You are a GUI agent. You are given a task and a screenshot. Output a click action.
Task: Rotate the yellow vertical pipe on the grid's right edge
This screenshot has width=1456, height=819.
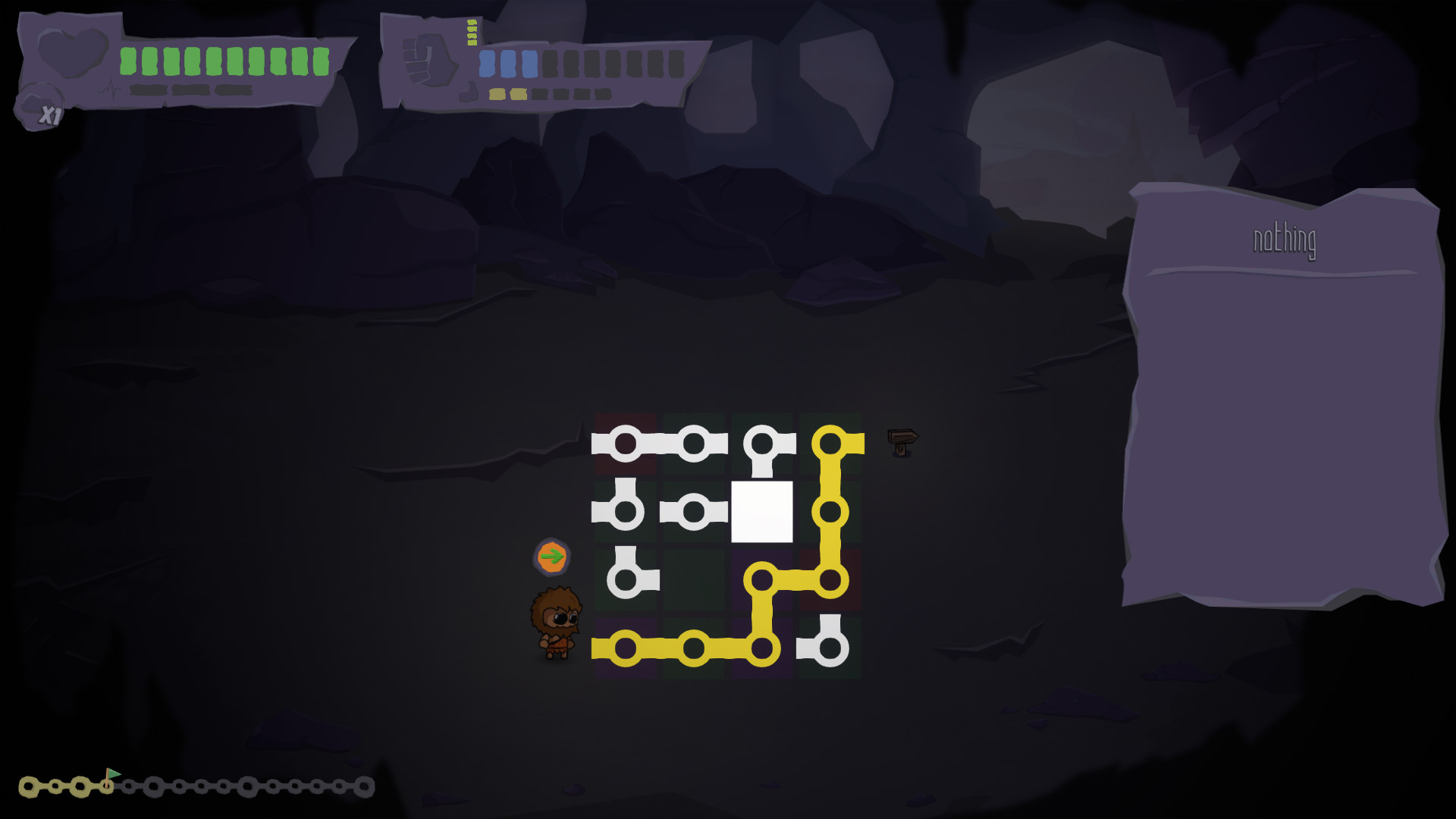(832, 510)
